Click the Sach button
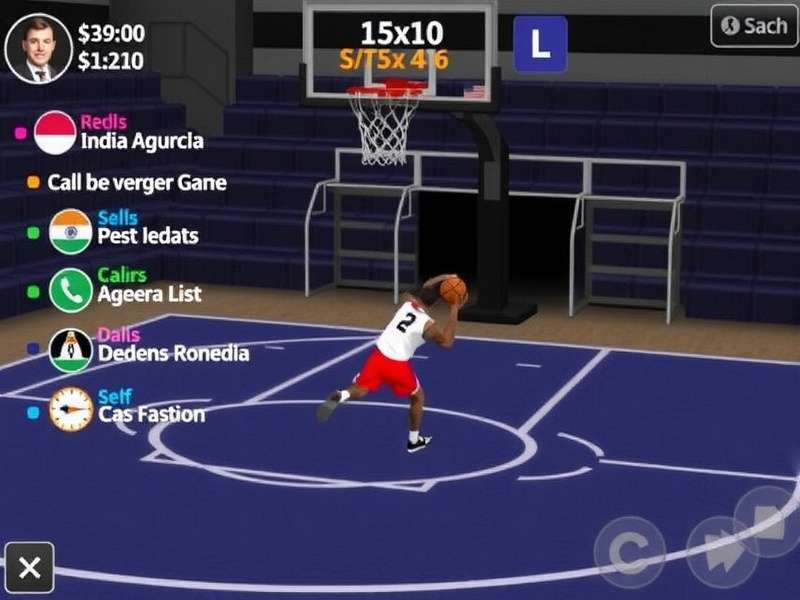 (x=754, y=26)
